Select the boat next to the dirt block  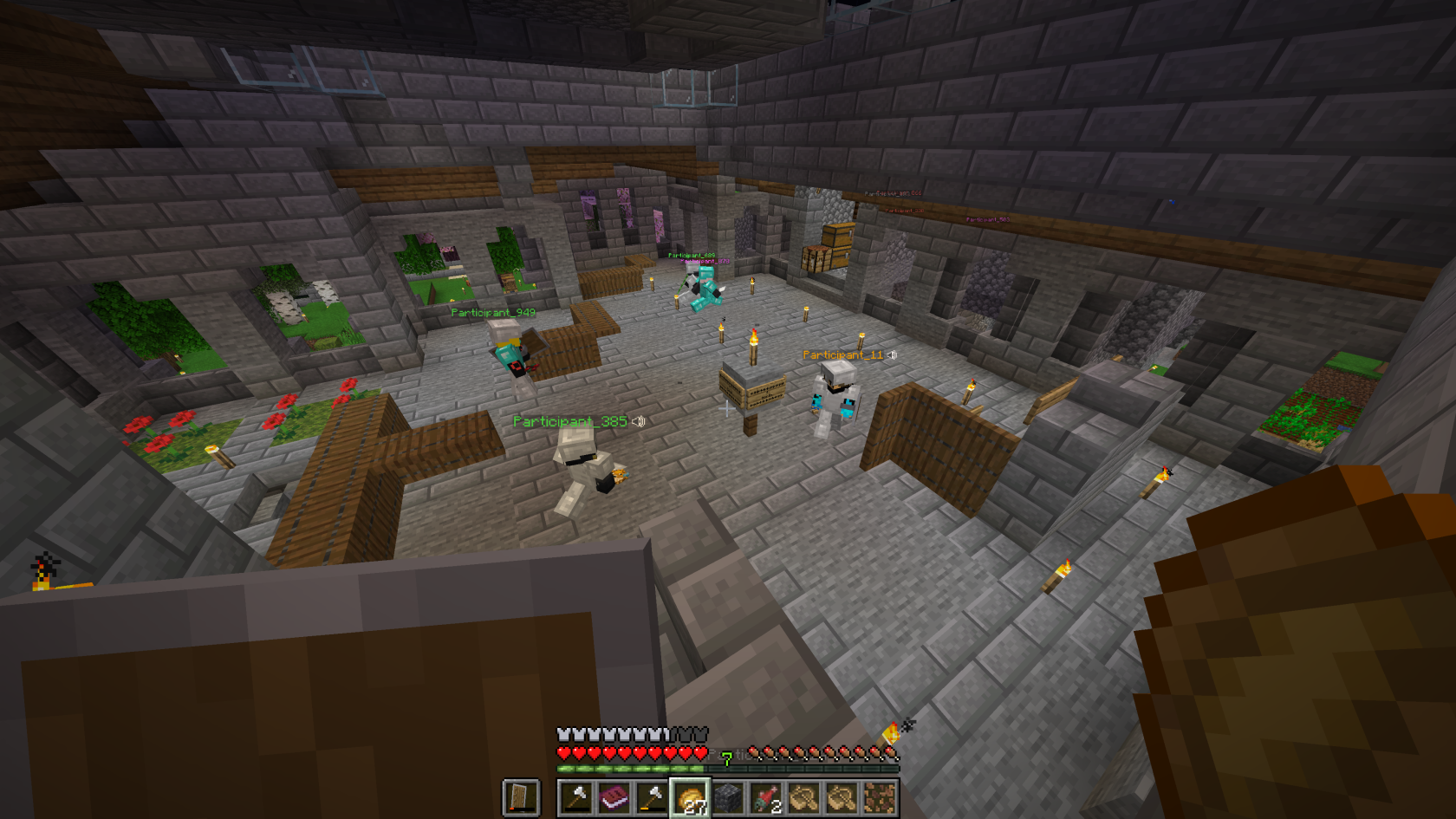(842, 797)
